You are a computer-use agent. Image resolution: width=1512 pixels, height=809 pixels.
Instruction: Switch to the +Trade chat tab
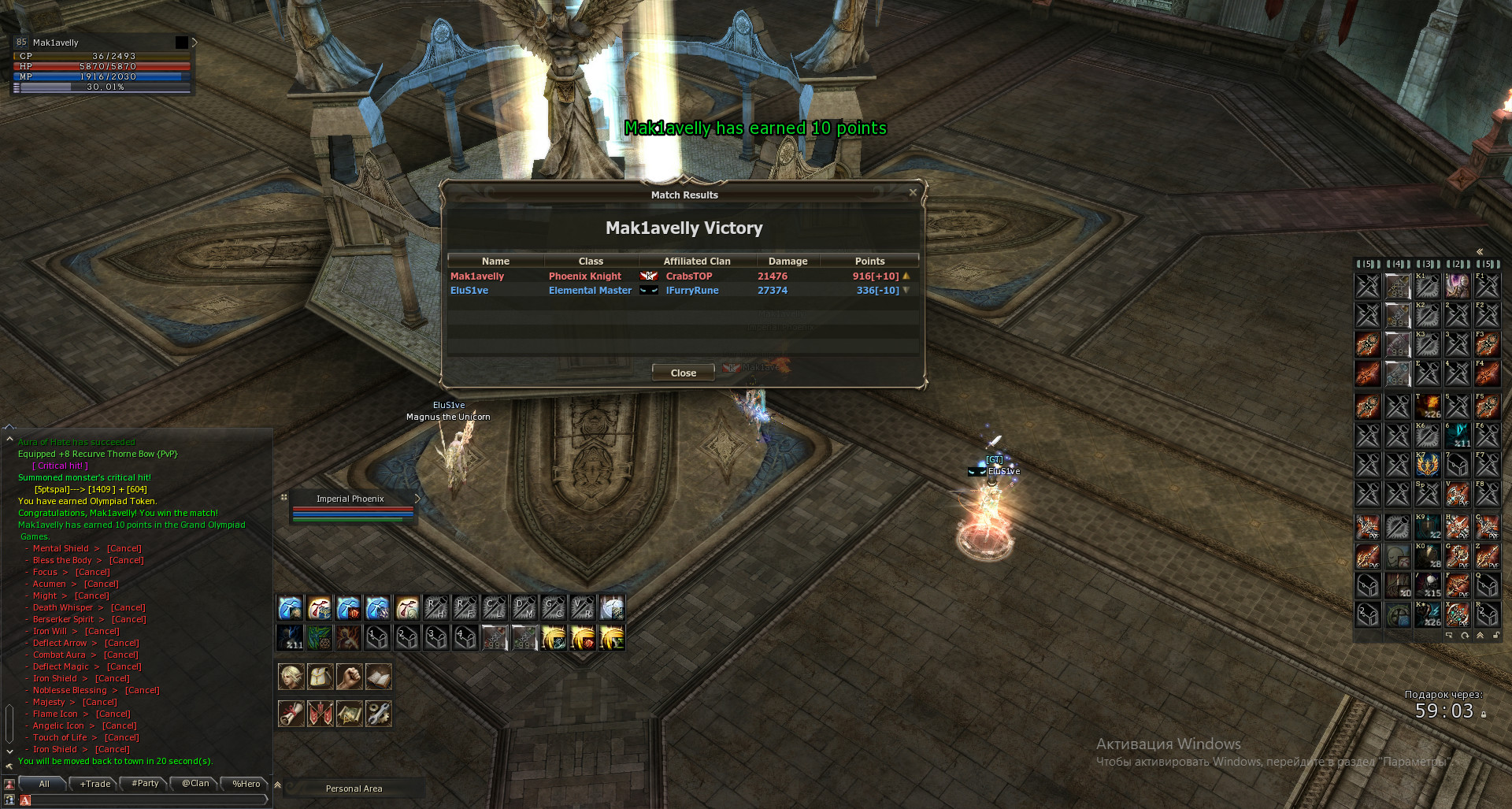coord(94,784)
